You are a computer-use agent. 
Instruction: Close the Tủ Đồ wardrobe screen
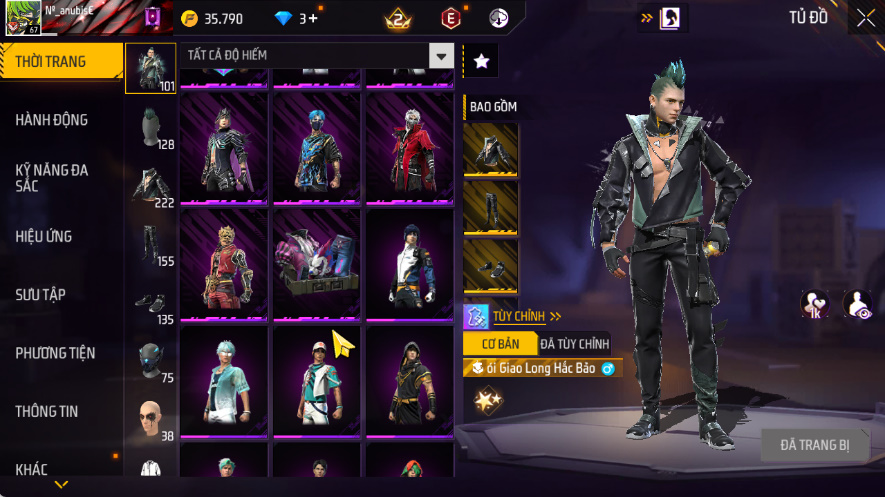(865, 17)
